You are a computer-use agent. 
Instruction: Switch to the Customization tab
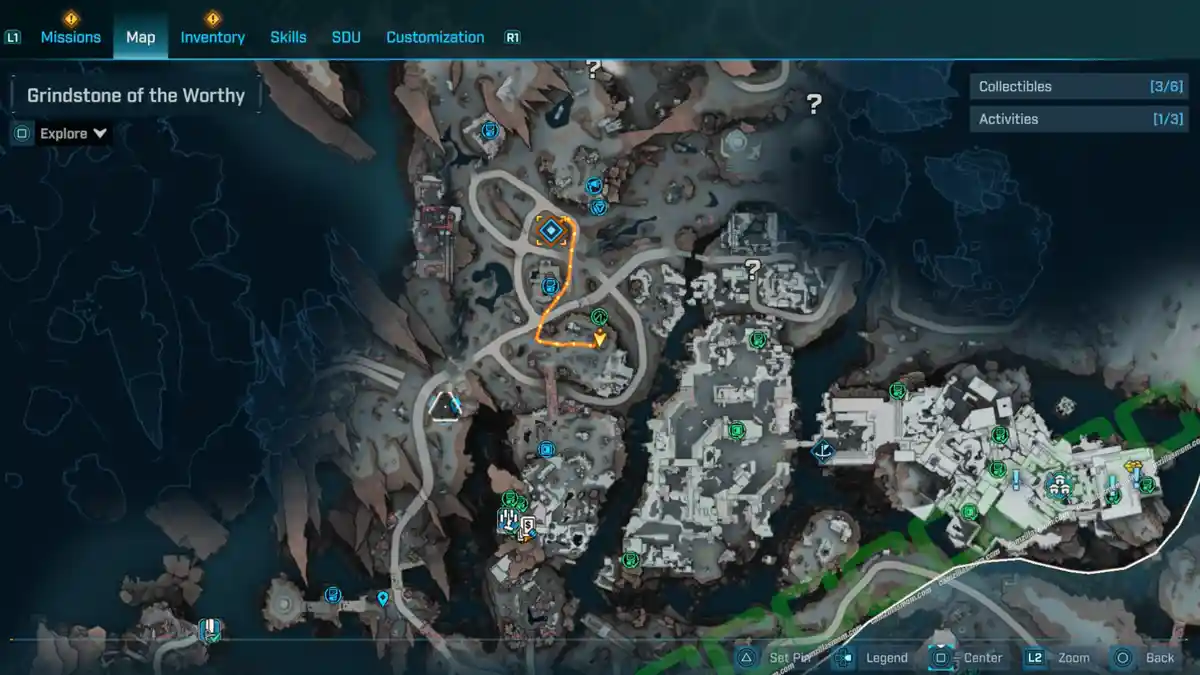(x=435, y=37)
